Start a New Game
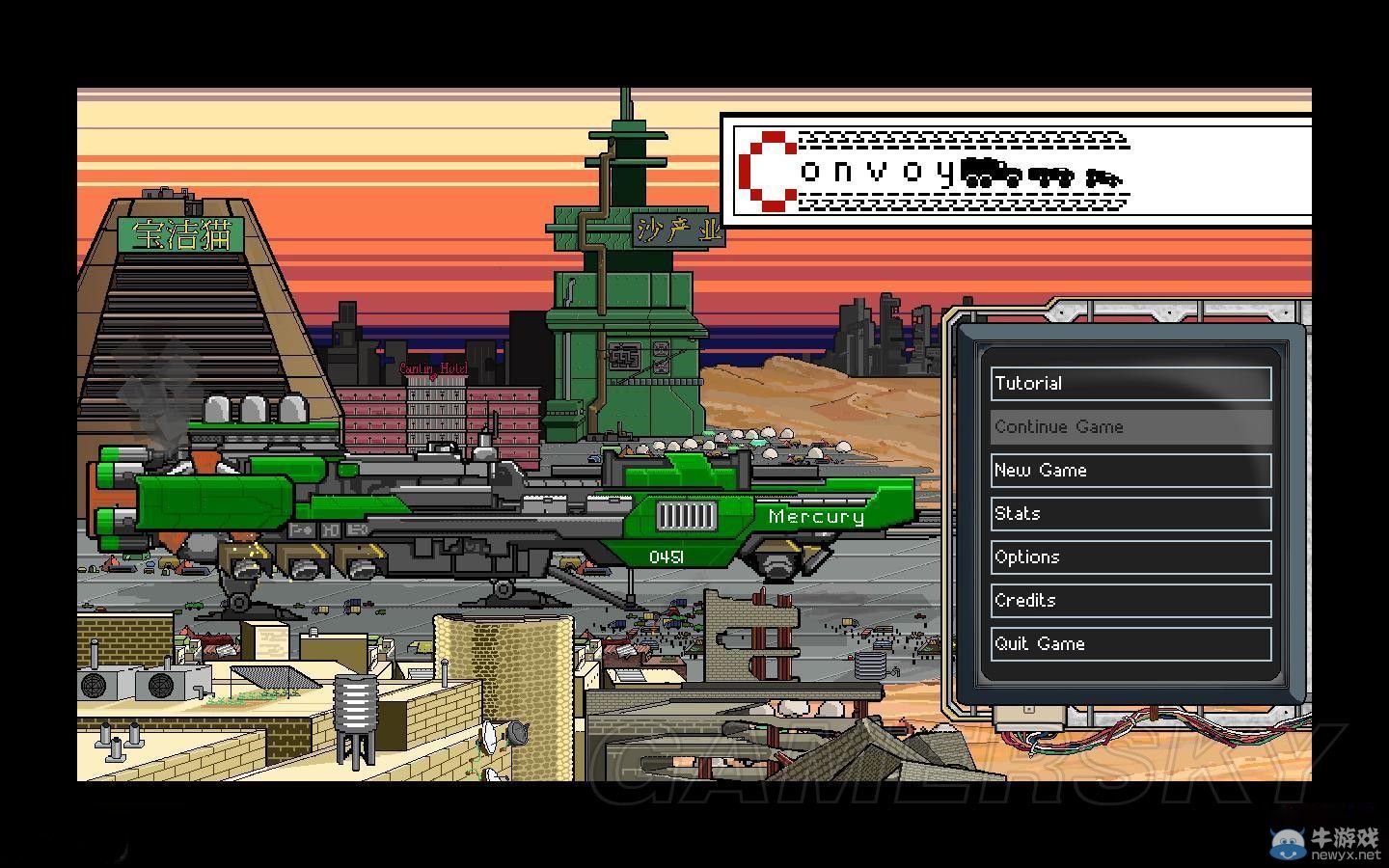Image resolution: width=1389 pixels, height=868 pixels. click(1130, 471)
